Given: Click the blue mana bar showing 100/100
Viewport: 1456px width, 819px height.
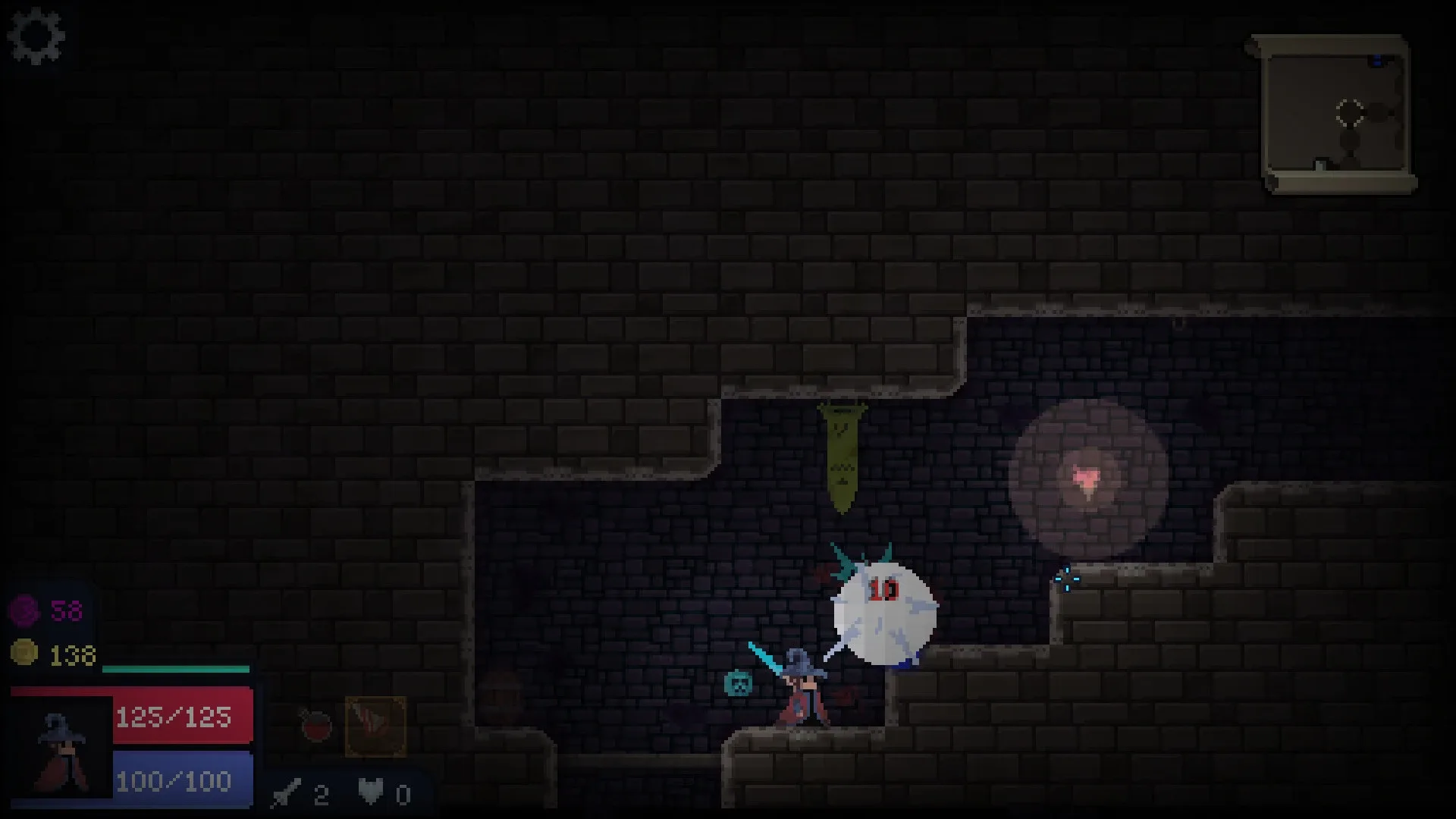Looking at the screenshot, I should click(174, 780).
